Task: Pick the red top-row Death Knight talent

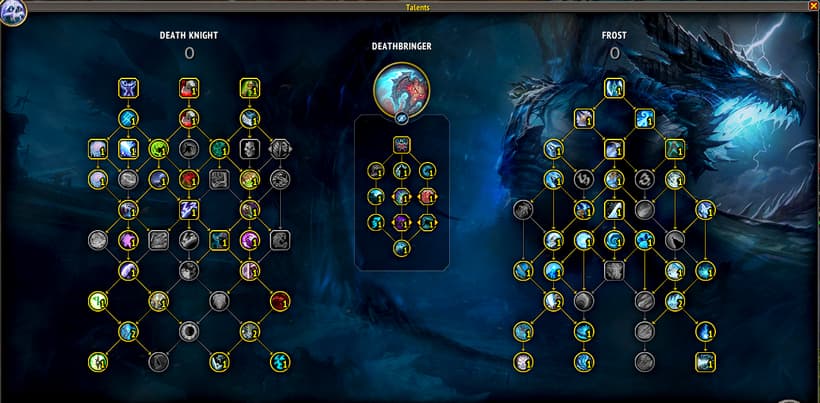Action: 188,88
